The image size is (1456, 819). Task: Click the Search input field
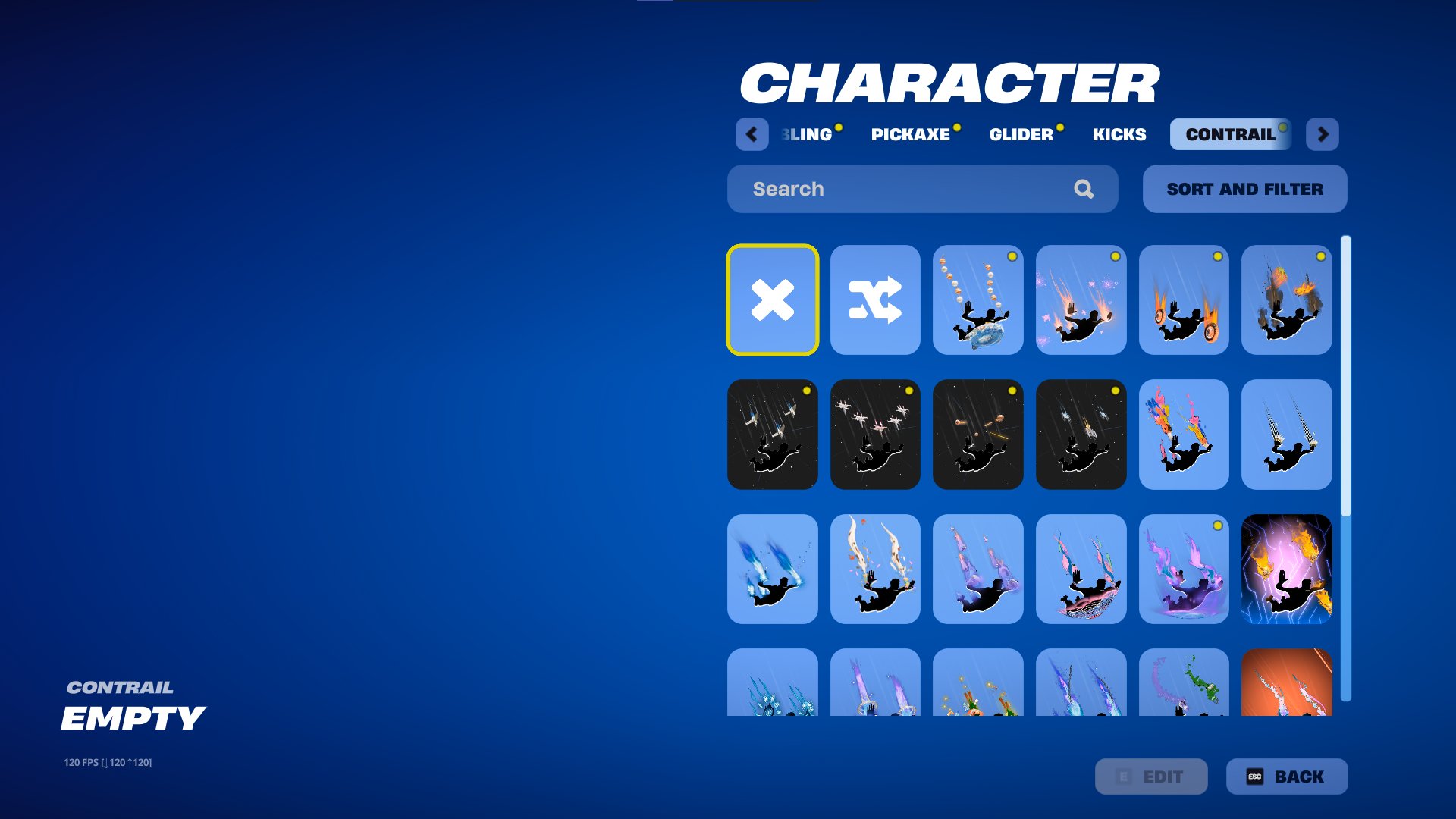[x=872, y=189]
